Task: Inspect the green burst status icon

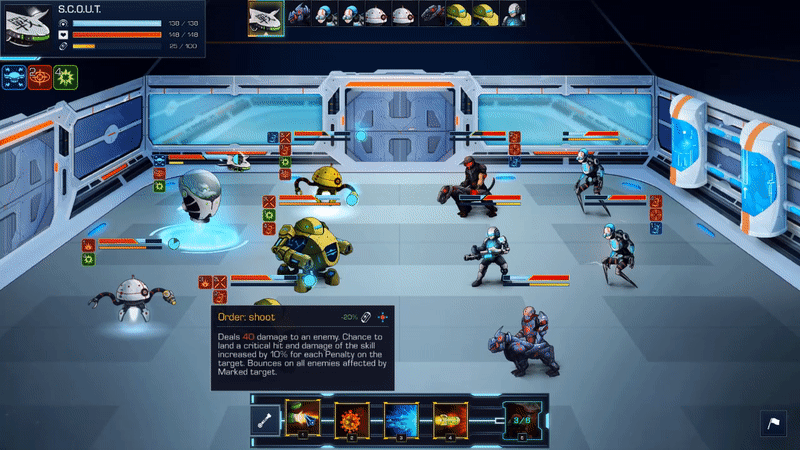Action: pyautogui.click(x=66, y=77)
